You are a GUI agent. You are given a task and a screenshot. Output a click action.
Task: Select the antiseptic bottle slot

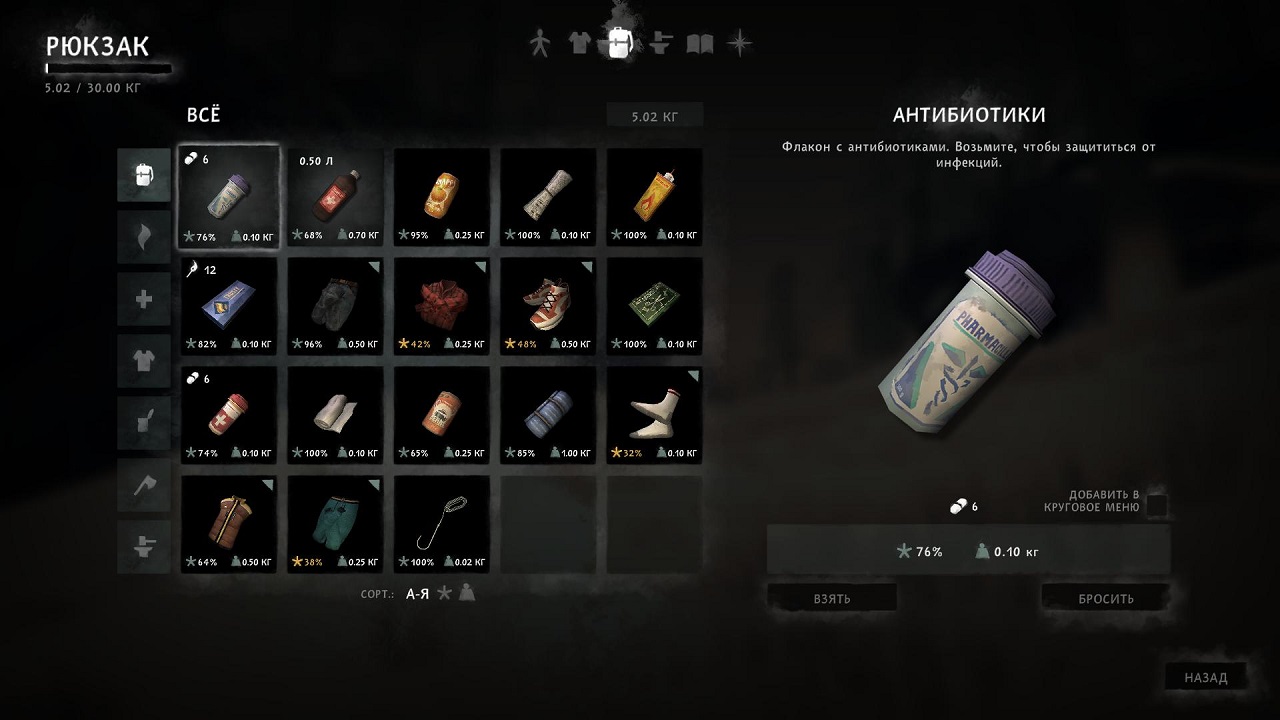(335, 197)
